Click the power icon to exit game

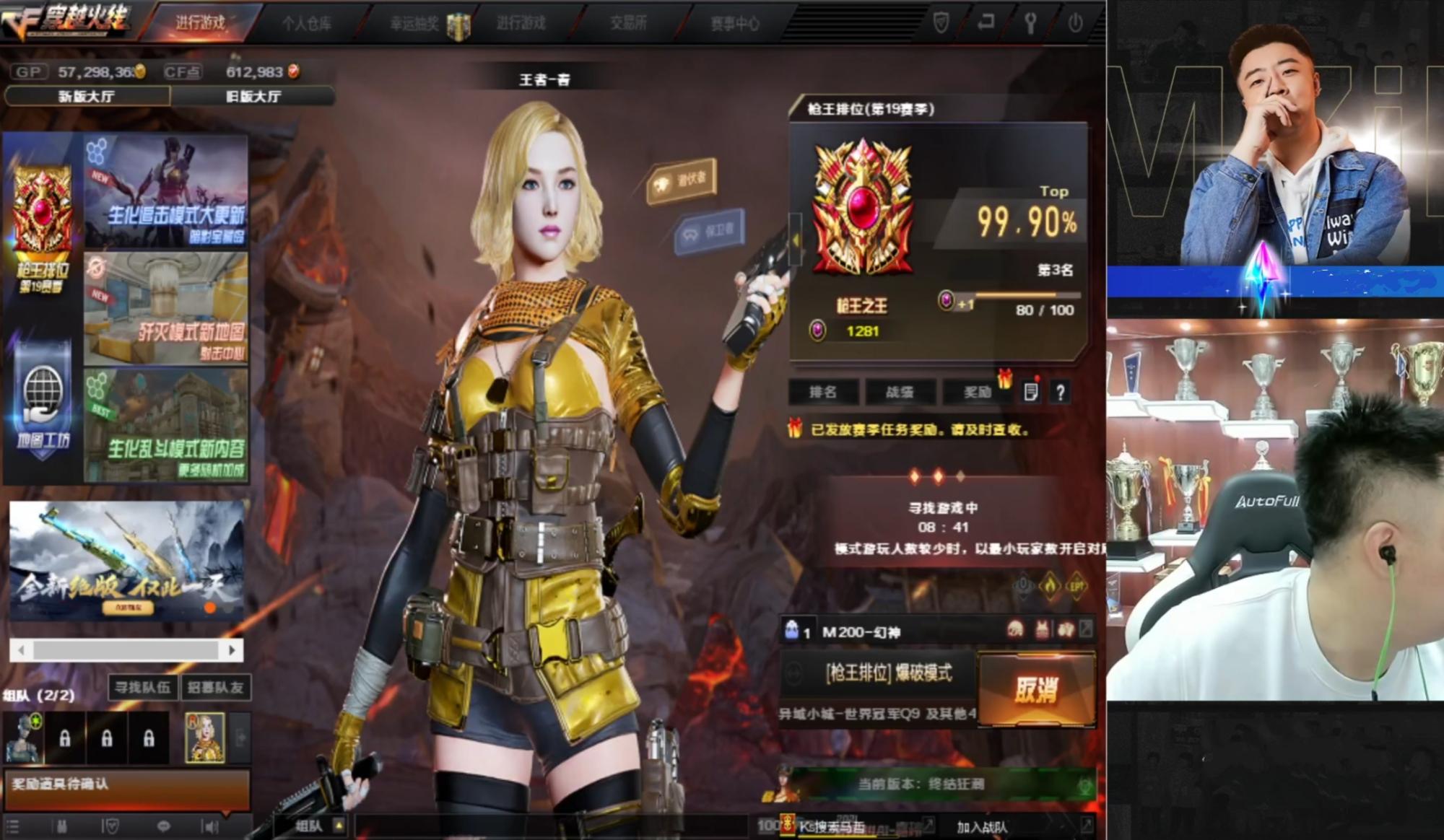tap(1075, 23)
